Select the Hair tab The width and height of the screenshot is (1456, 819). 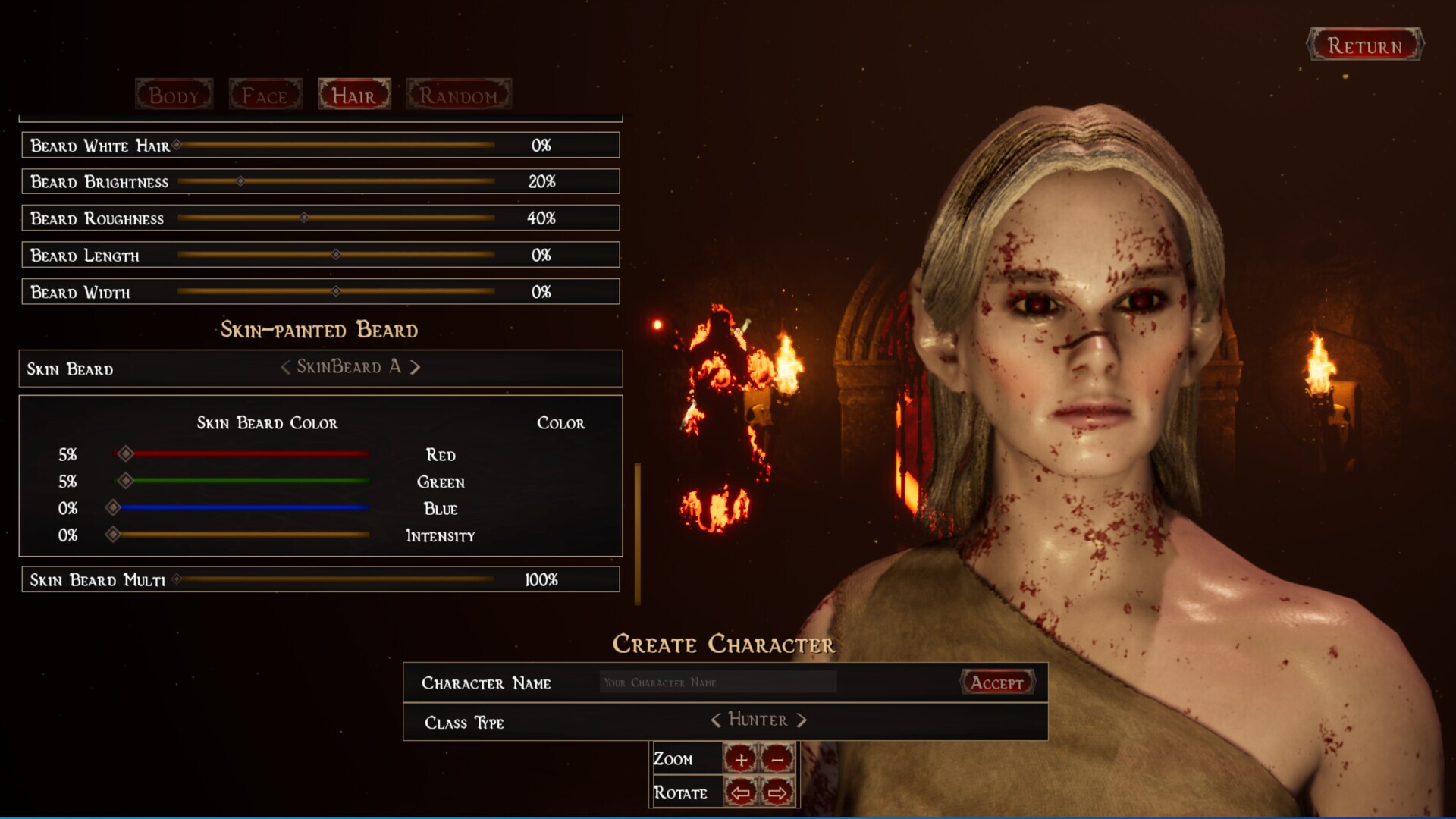[x=354, y=96]
